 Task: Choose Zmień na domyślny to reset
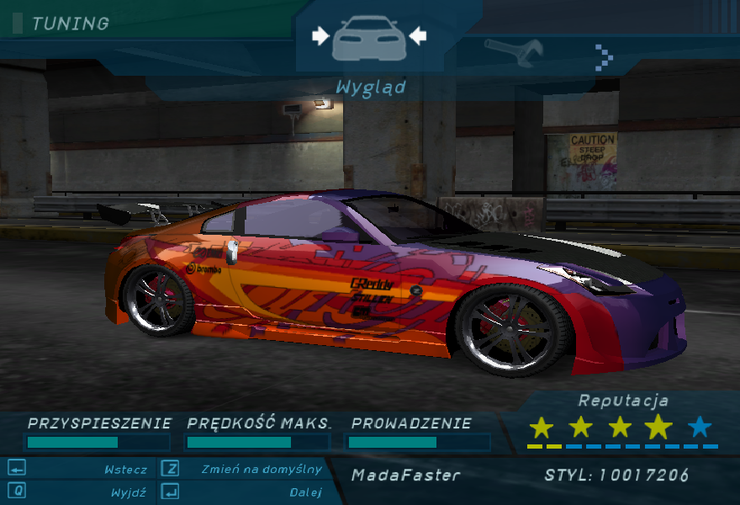coord(261,469)
